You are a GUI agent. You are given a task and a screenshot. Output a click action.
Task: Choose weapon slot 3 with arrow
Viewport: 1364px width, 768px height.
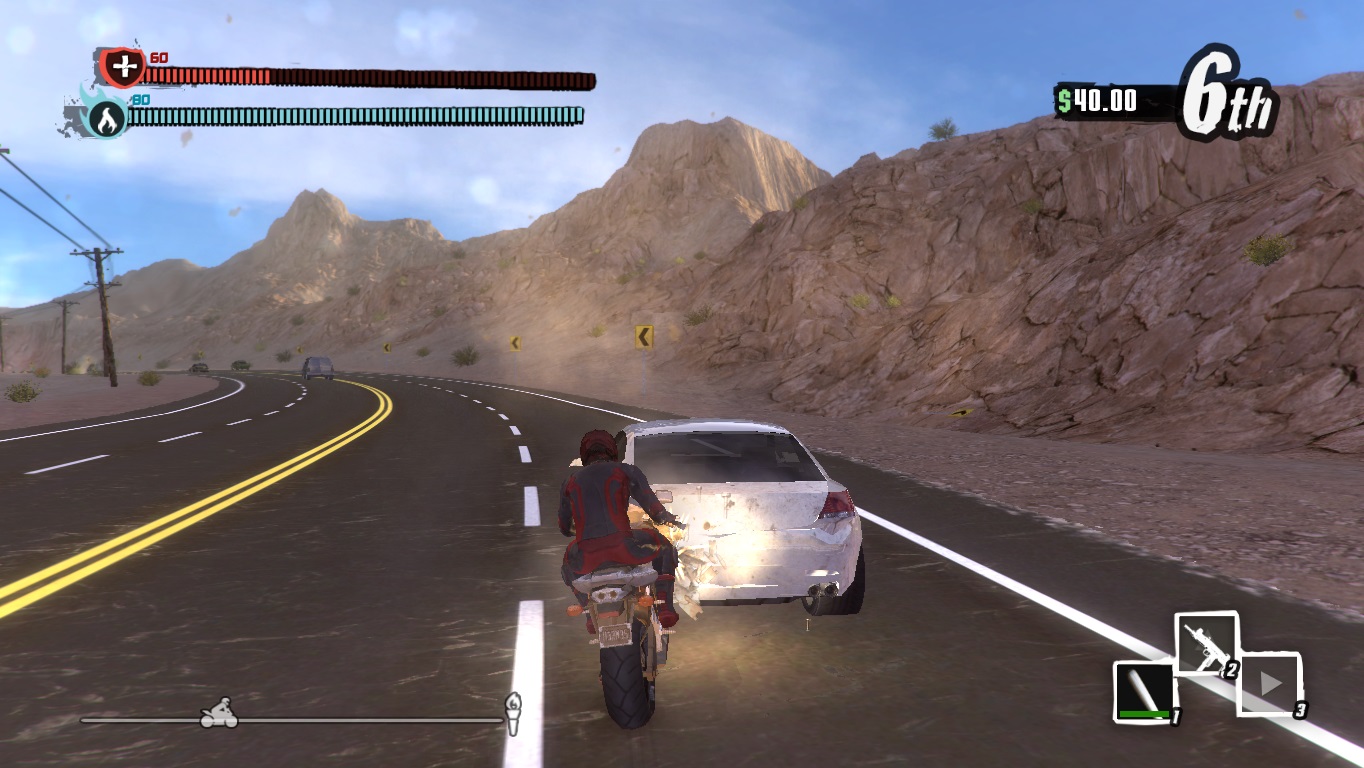pos(1271,684)
